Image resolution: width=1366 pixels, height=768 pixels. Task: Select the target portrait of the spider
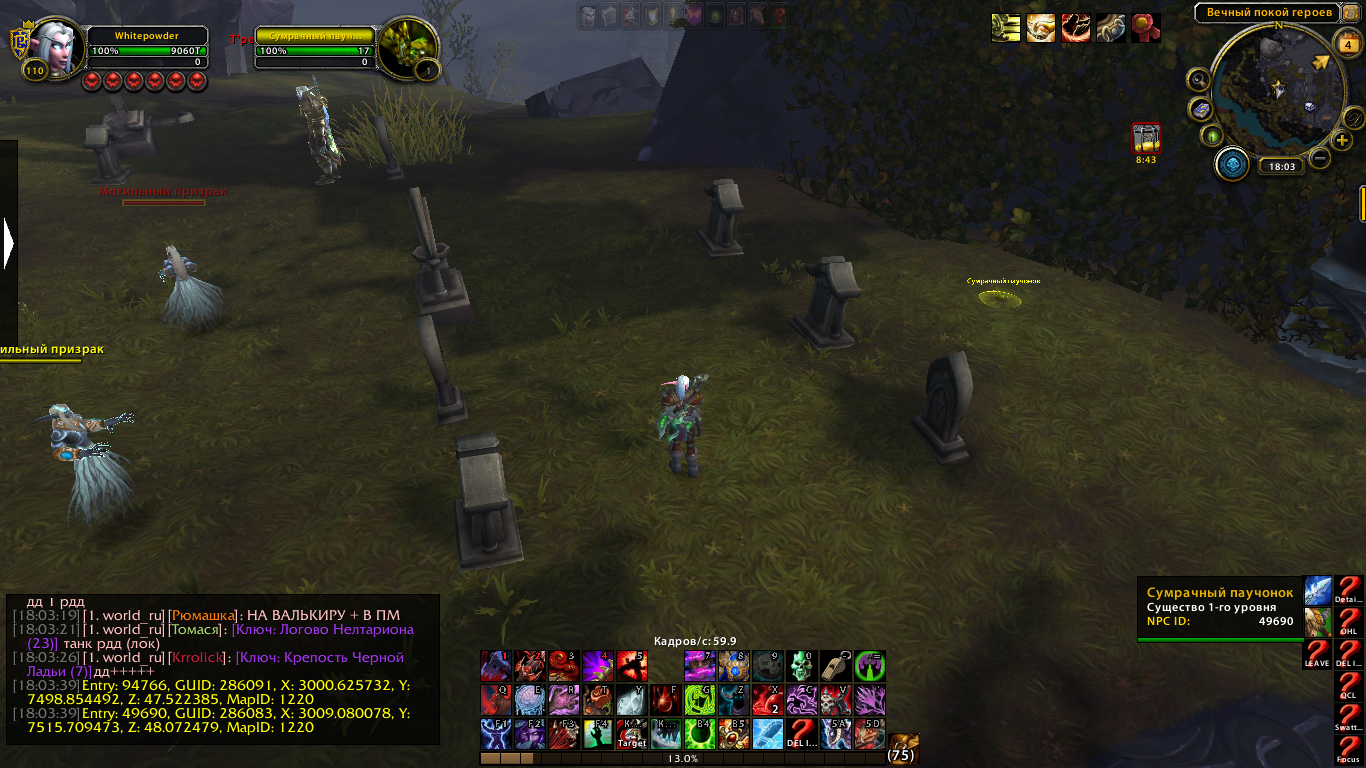click(x=408, y=46)
